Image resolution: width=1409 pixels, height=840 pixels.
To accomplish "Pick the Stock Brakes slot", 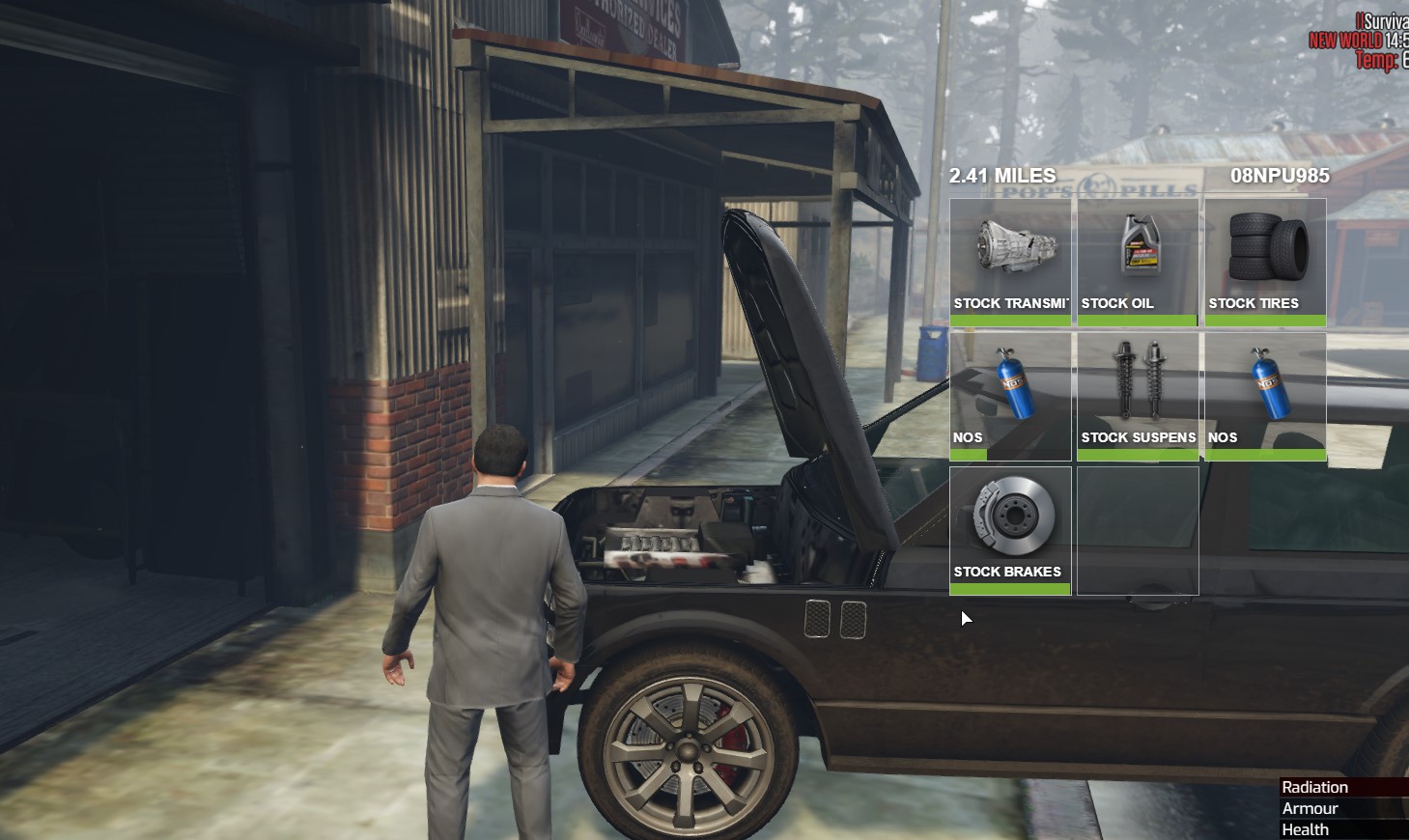I will tap(1010, 529).
